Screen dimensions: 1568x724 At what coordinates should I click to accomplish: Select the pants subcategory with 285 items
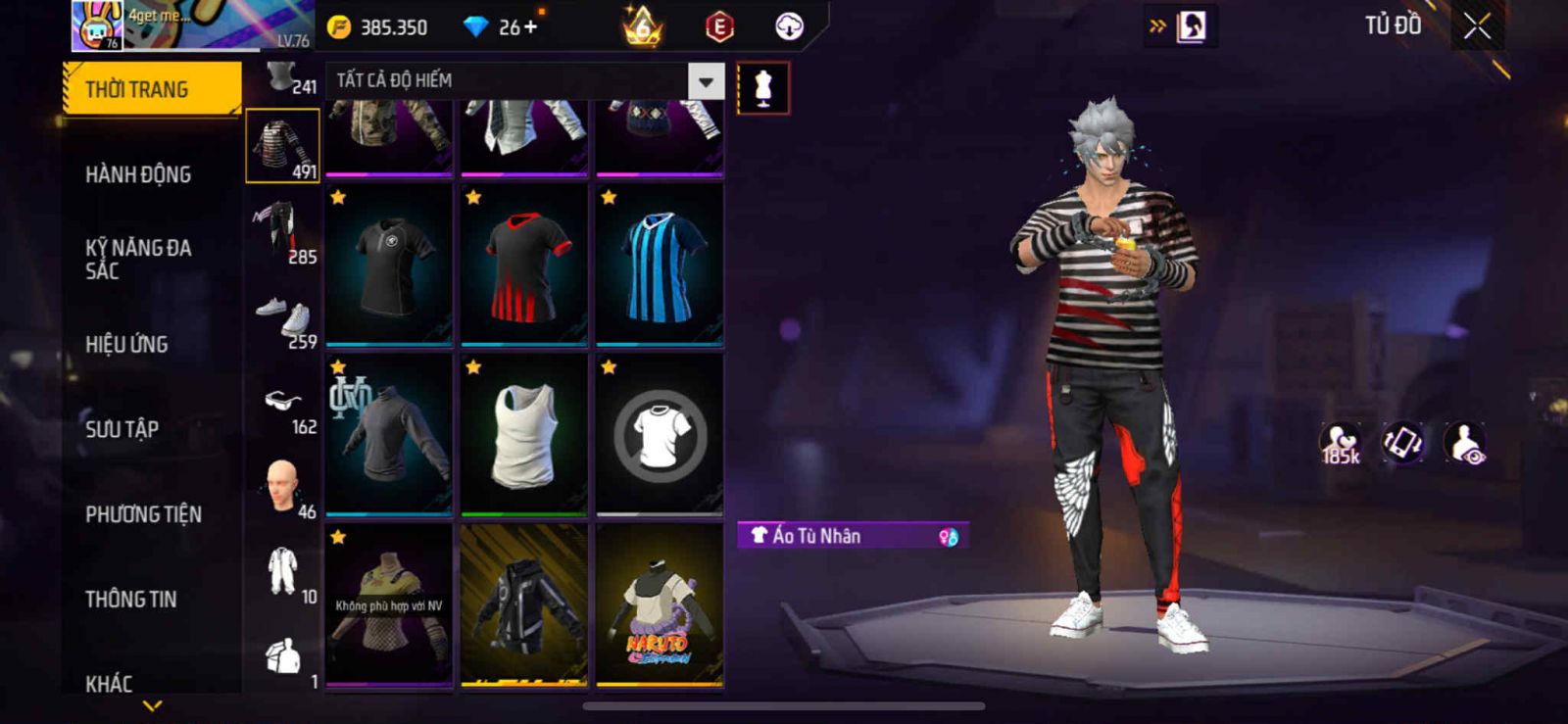282,231
